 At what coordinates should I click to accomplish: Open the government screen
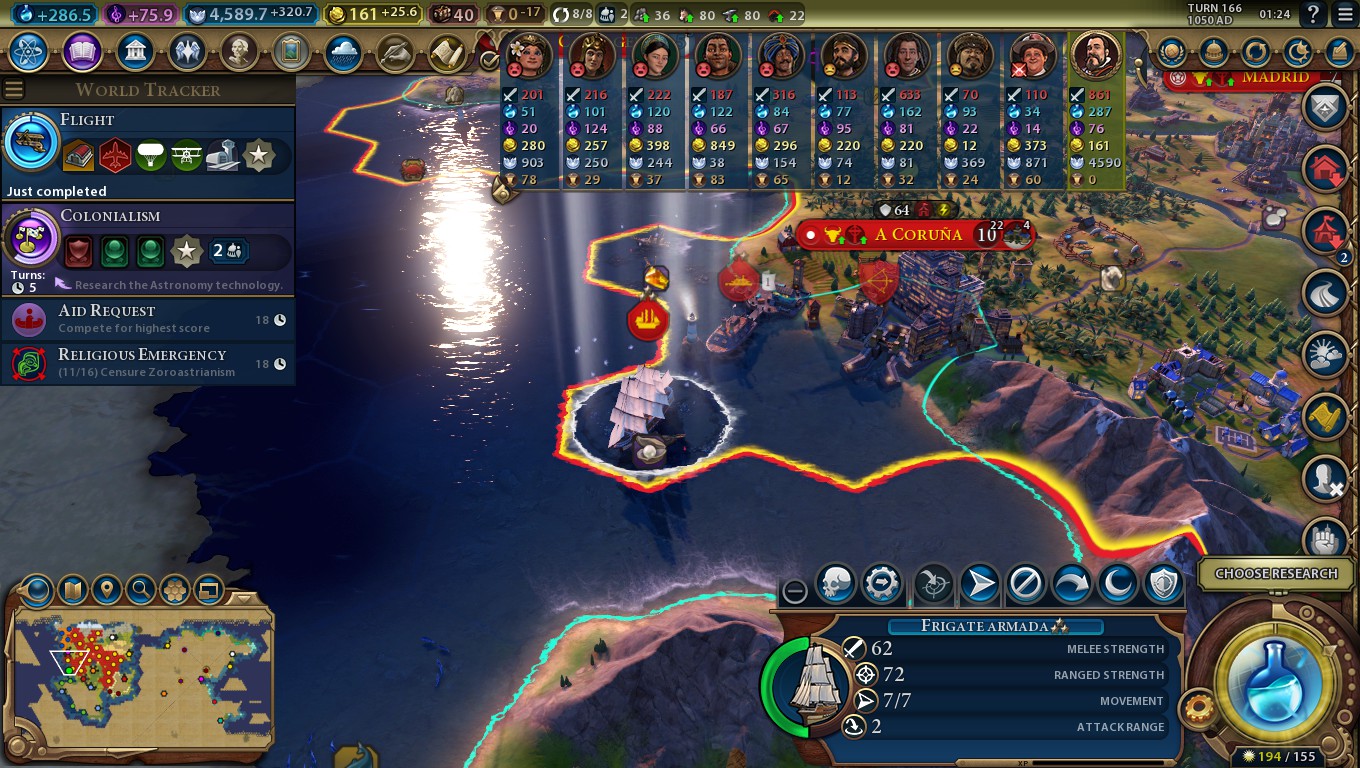click(x=134, y=51)
